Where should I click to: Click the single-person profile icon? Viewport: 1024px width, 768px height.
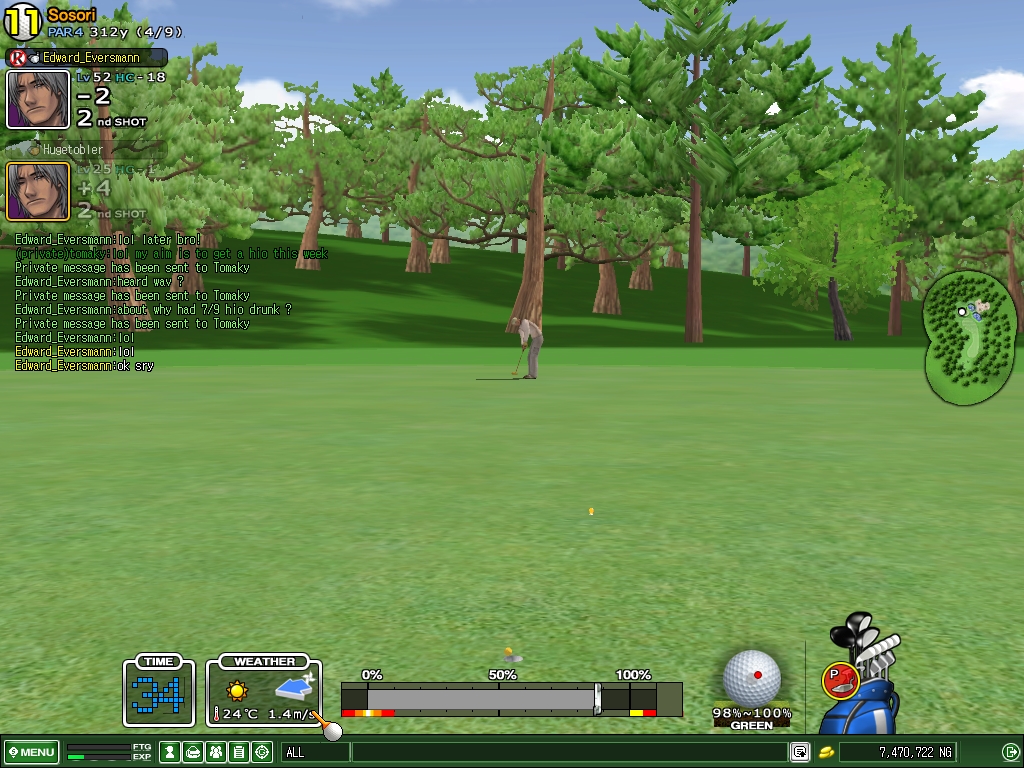point(171,752)
